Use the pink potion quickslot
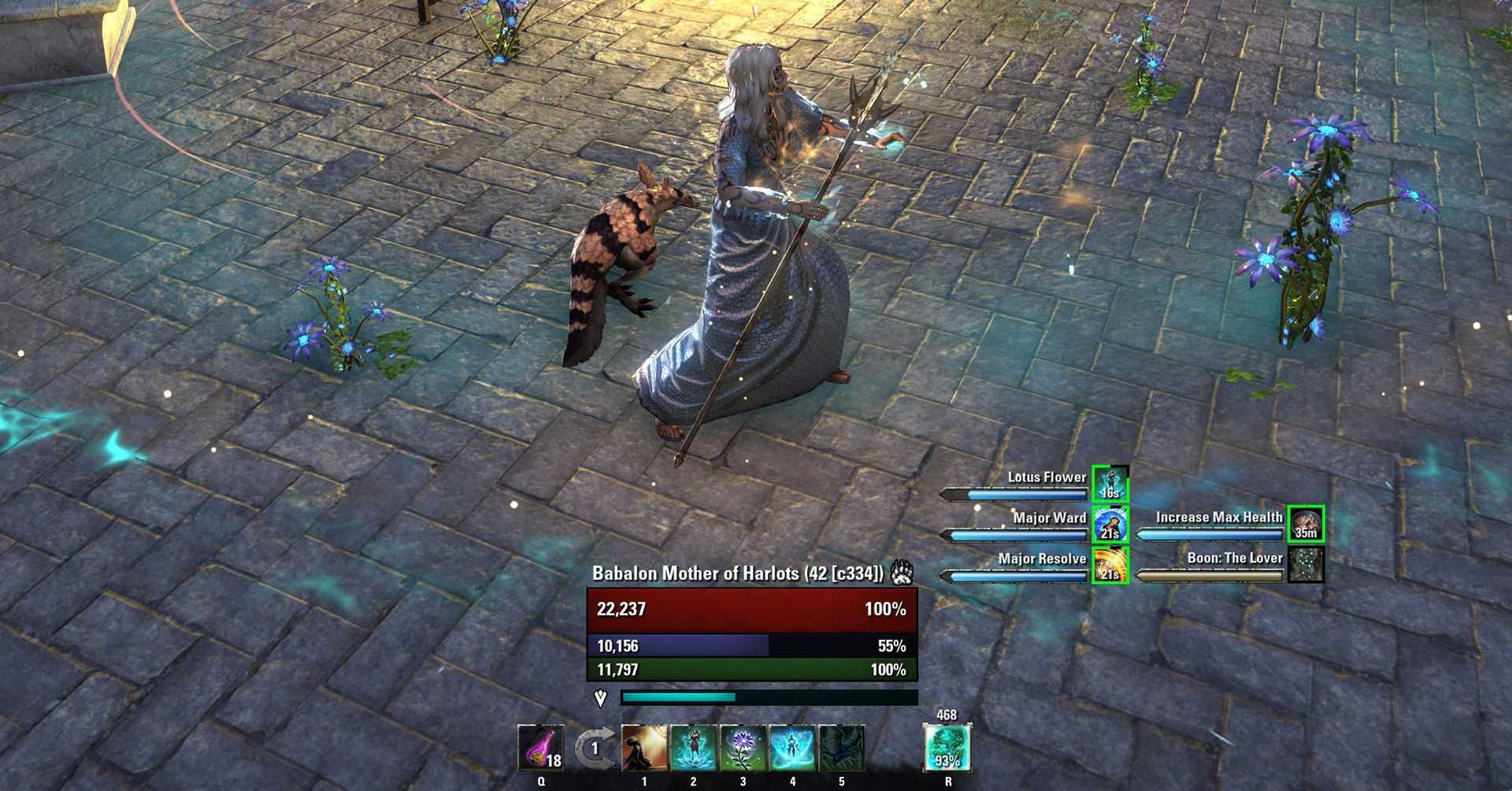Screen dimensions: 1512x791 (x=541, y=748)
